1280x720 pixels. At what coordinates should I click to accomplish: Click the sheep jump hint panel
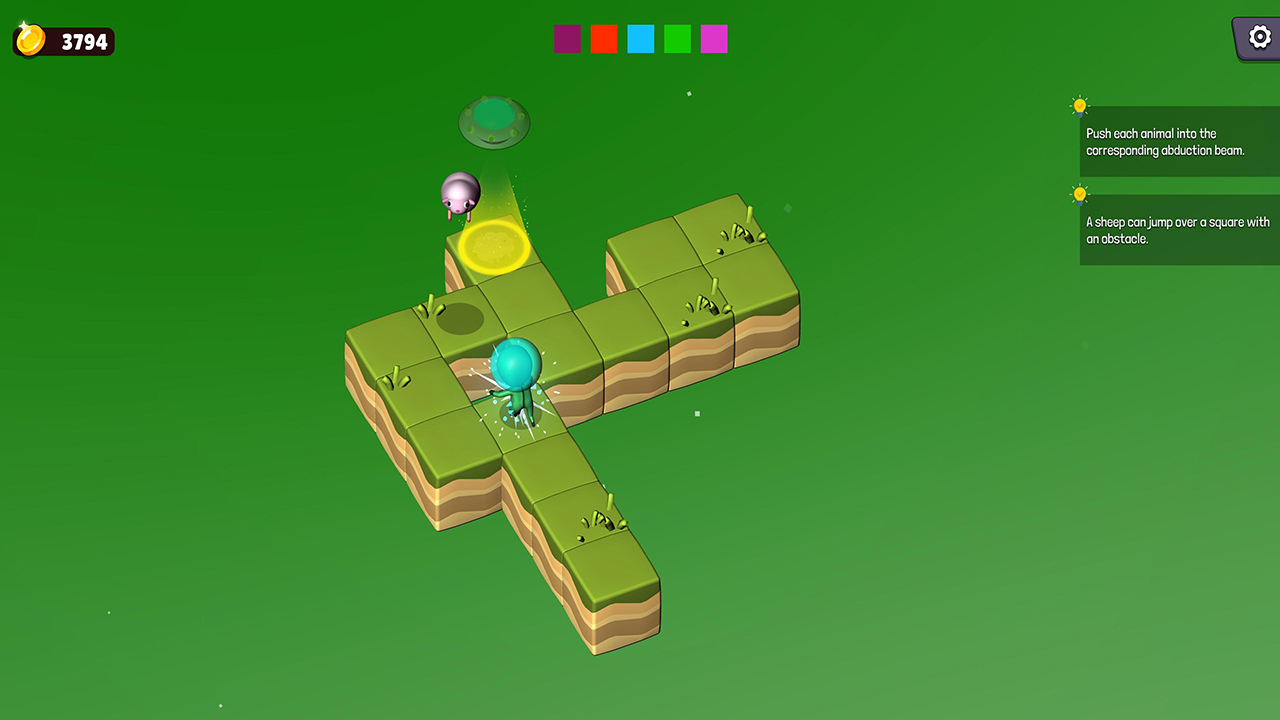[1180, 230]
